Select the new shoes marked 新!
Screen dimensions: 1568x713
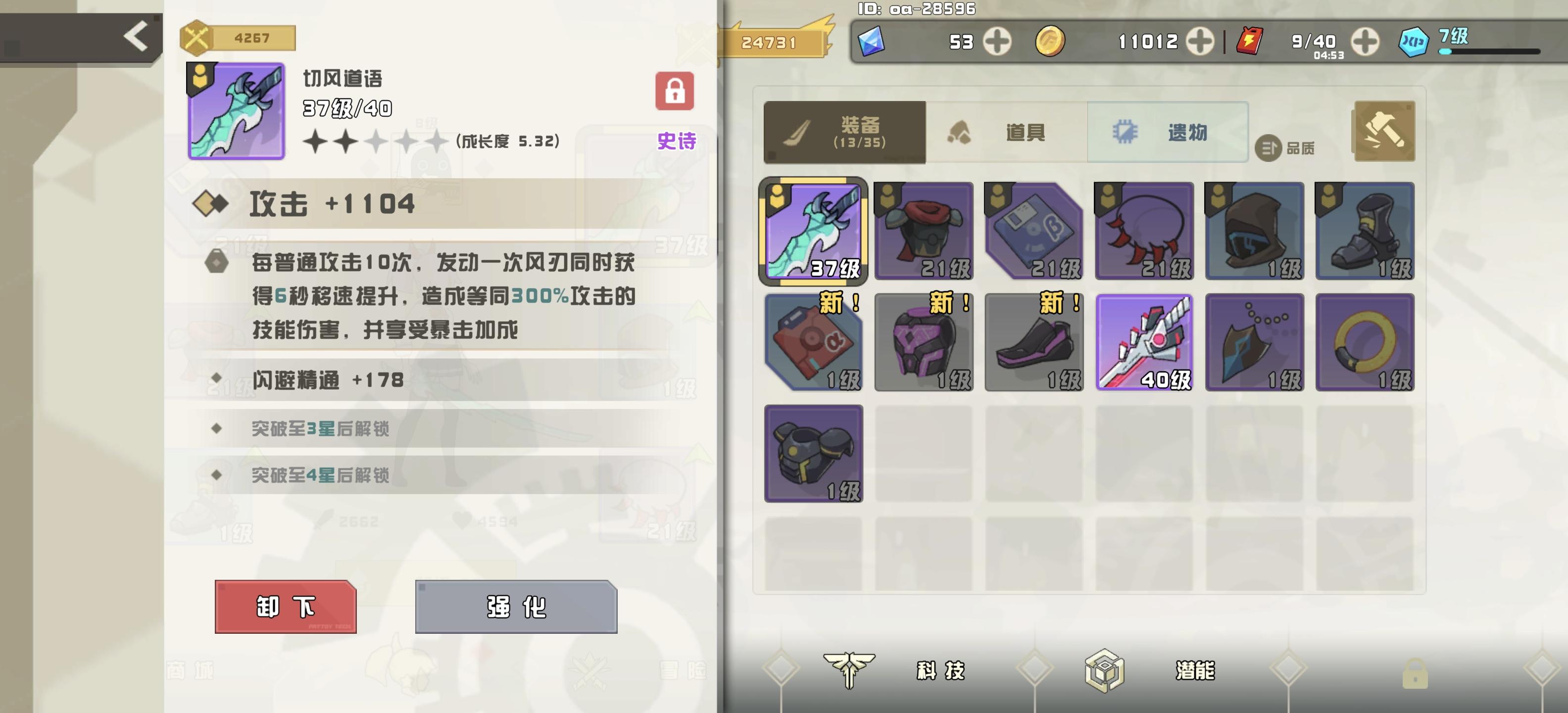point(1033,341)
